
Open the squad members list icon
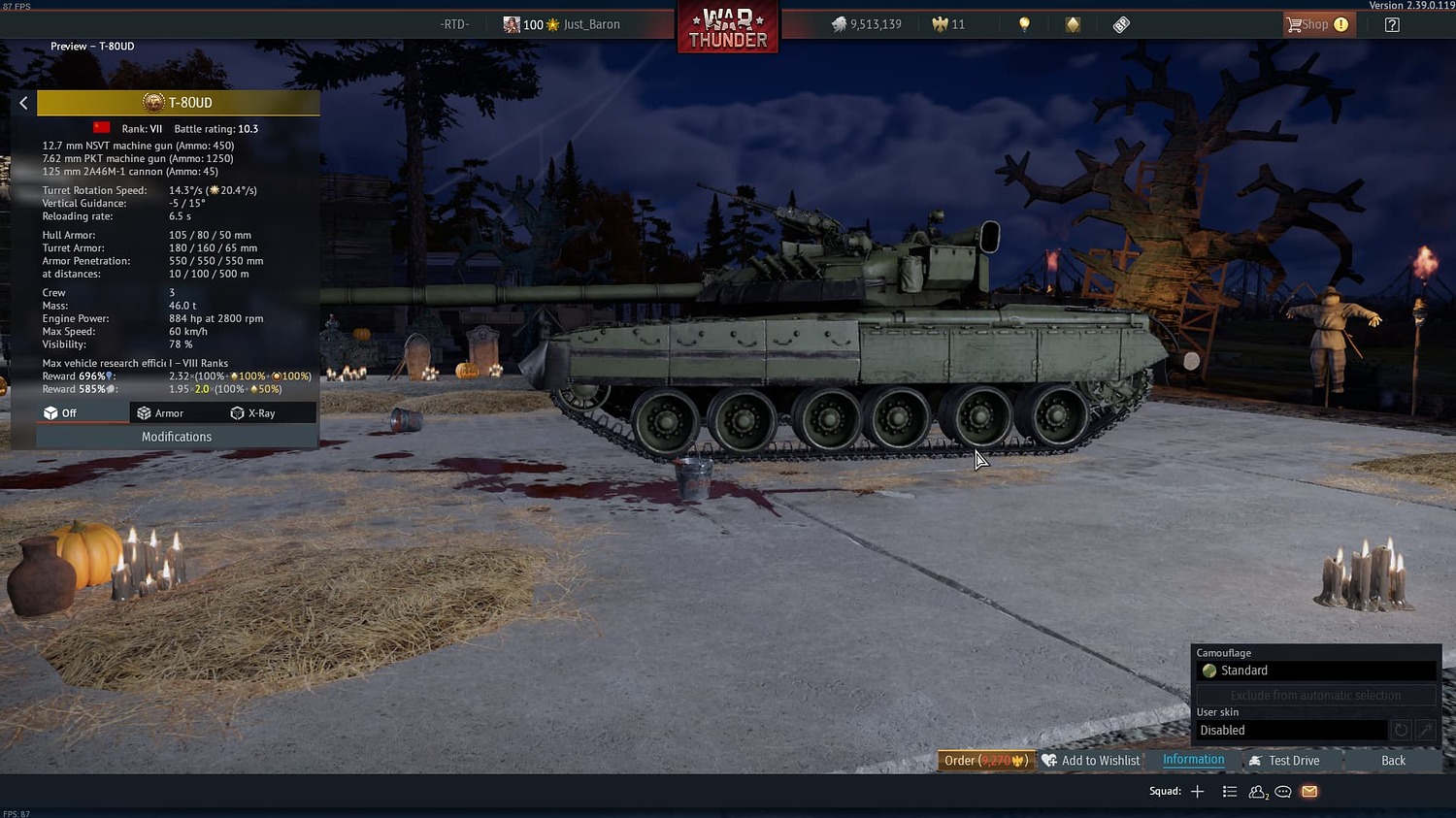pos(1256,792)
